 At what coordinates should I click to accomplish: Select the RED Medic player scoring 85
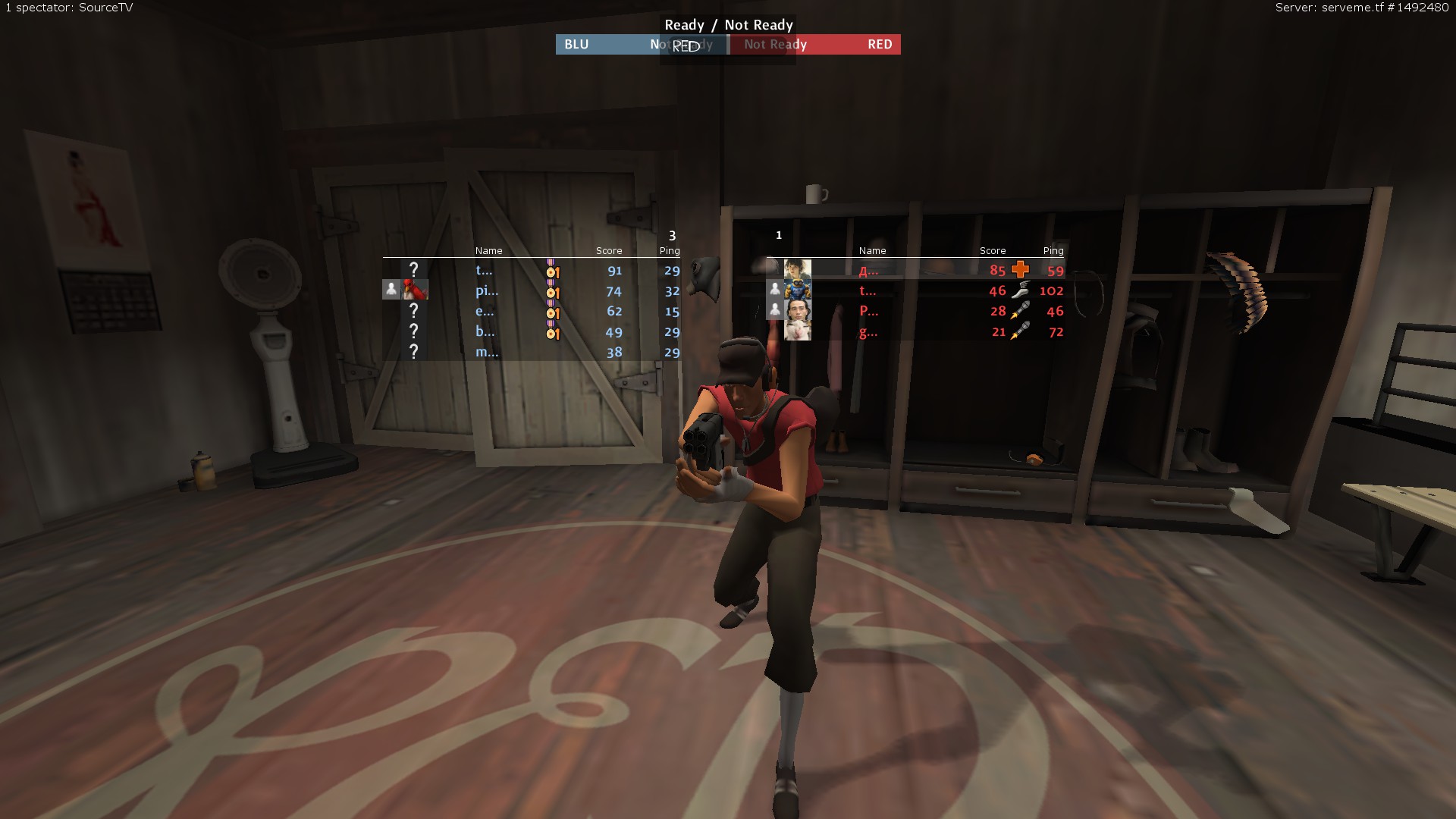tap(918, 270)
